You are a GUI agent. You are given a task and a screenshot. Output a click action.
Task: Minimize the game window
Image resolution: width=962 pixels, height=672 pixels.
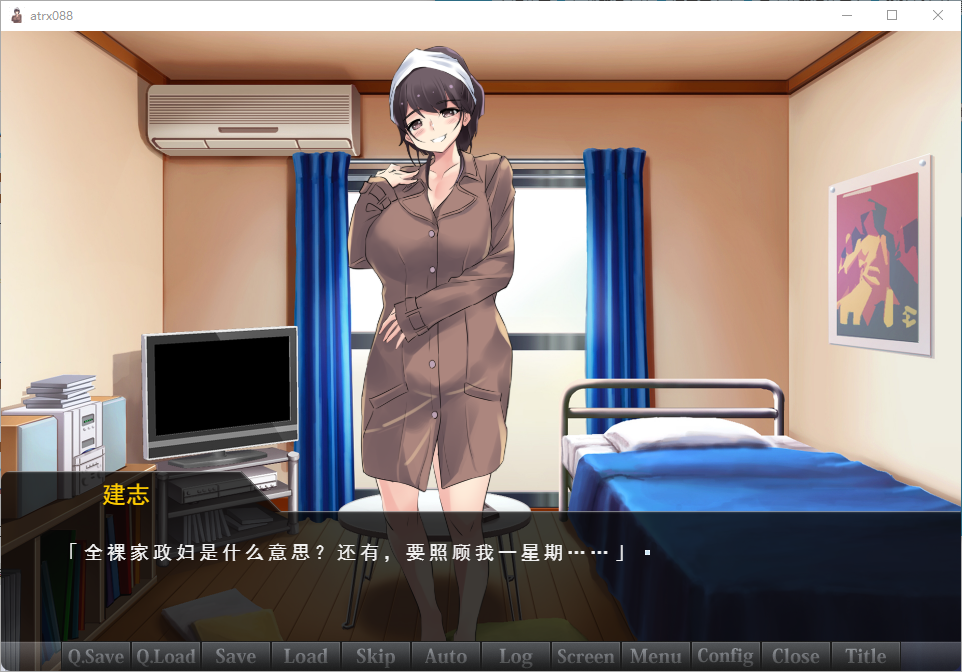coord(846,15)
